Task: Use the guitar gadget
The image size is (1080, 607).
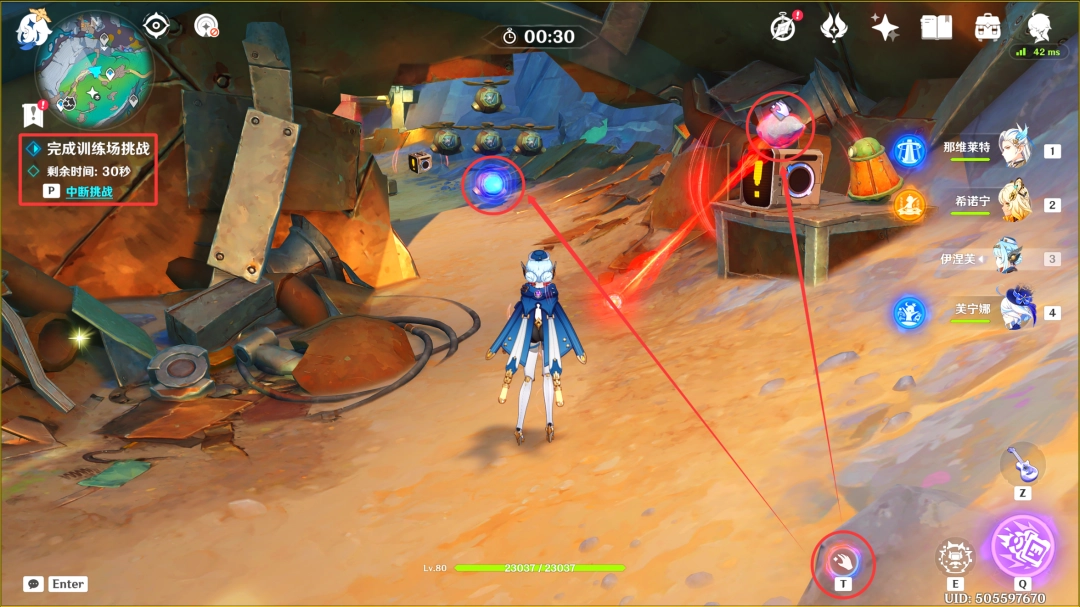Action: click(1022, 464)
